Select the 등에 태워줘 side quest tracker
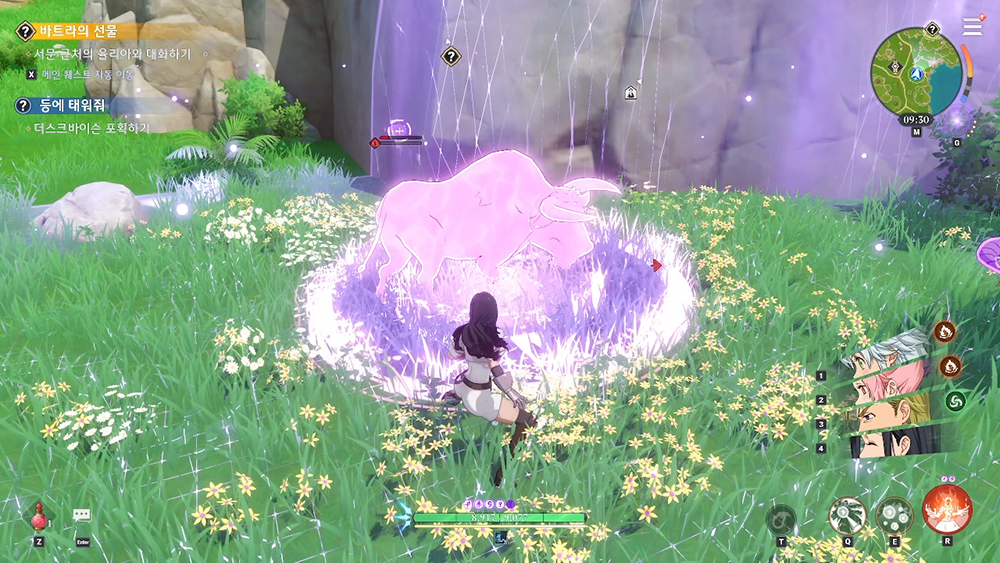Screen dimensions: 1000x563 70,105
